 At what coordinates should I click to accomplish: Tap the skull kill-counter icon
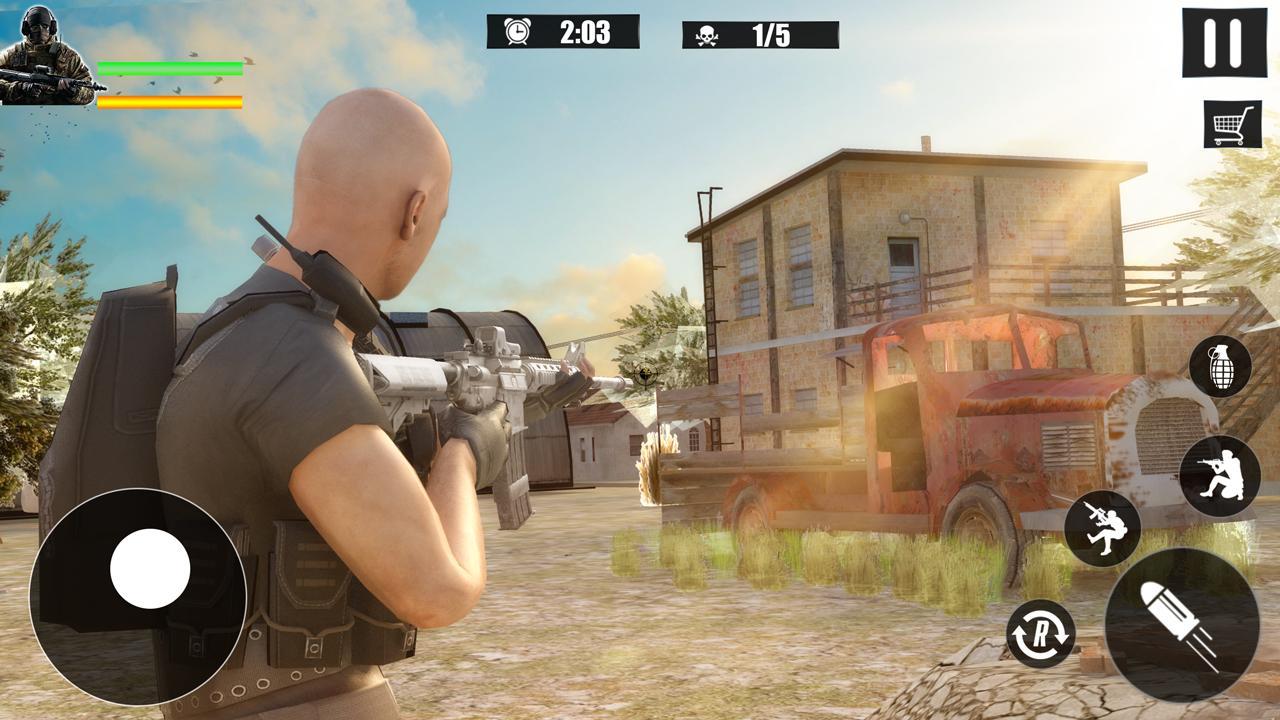(x=707, y=33)
